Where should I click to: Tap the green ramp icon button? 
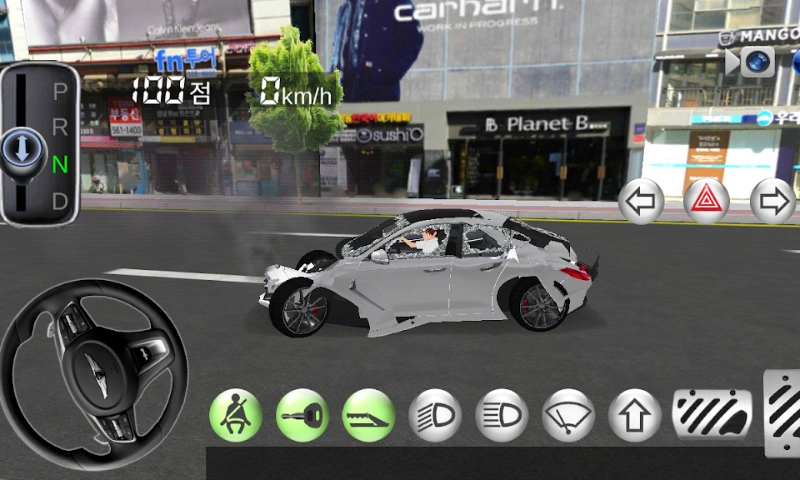coord(368,415)
